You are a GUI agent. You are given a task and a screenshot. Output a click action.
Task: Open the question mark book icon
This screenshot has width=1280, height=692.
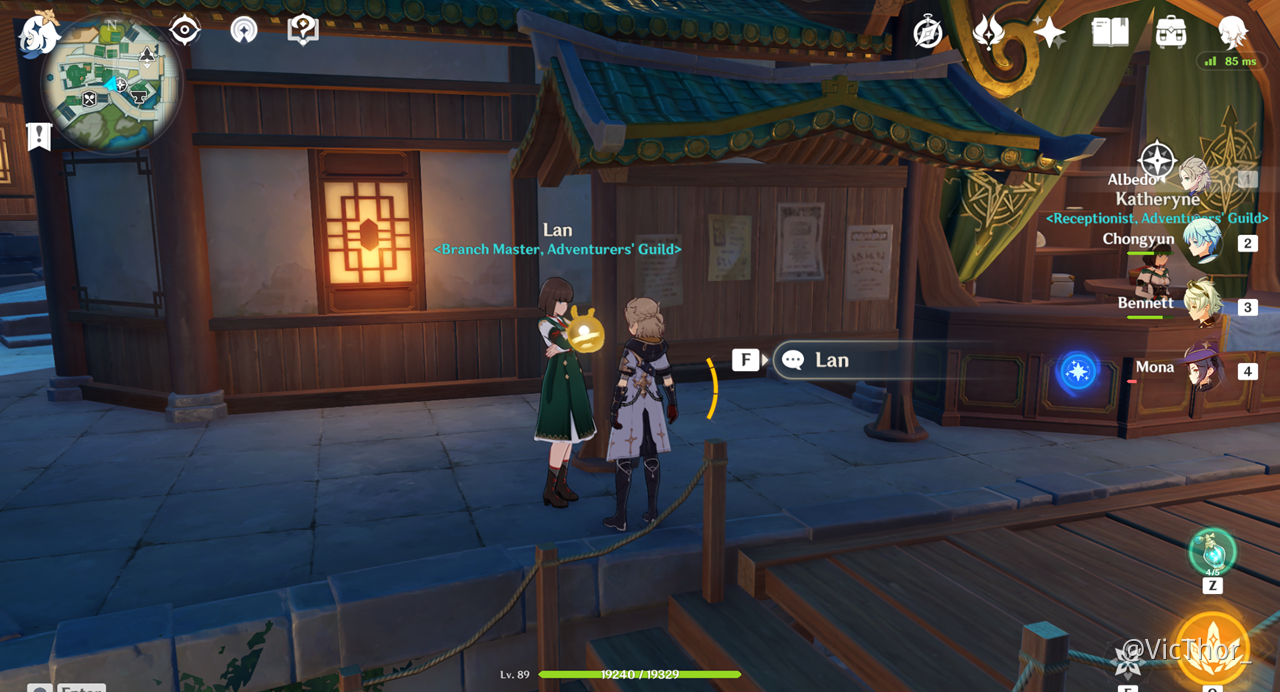click(x=302, y=30)
